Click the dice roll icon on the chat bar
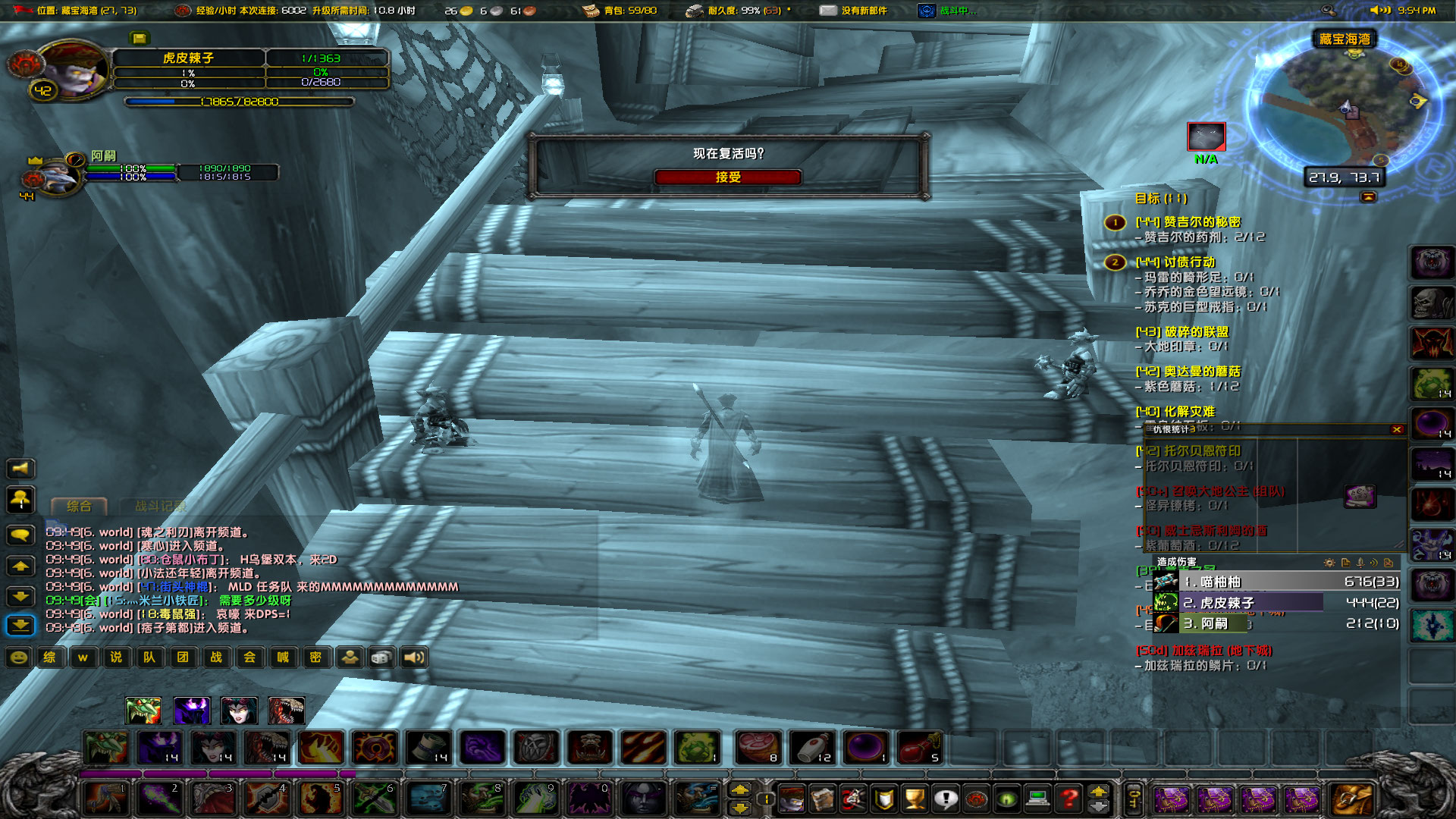Viewport: 1456px width, 819px height. tap(380, 657)
